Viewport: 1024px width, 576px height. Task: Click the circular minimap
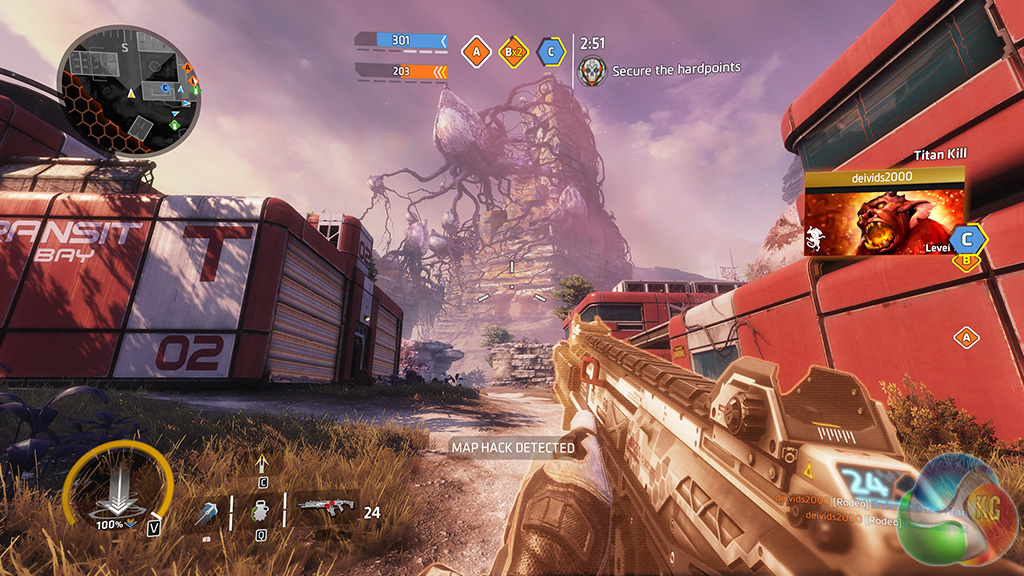128,90
